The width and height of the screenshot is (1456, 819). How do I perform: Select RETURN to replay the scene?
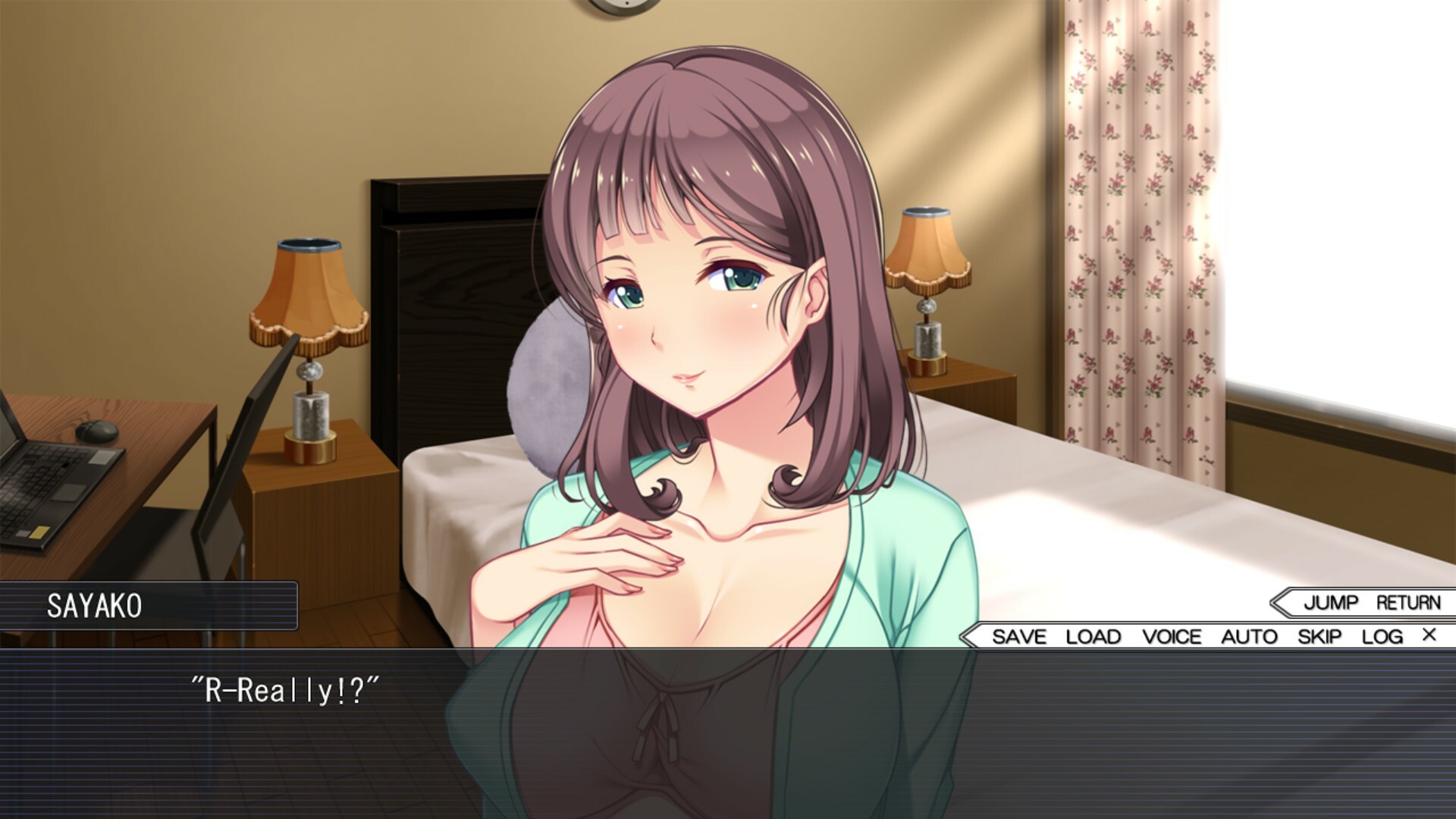tap(1408, 604)
